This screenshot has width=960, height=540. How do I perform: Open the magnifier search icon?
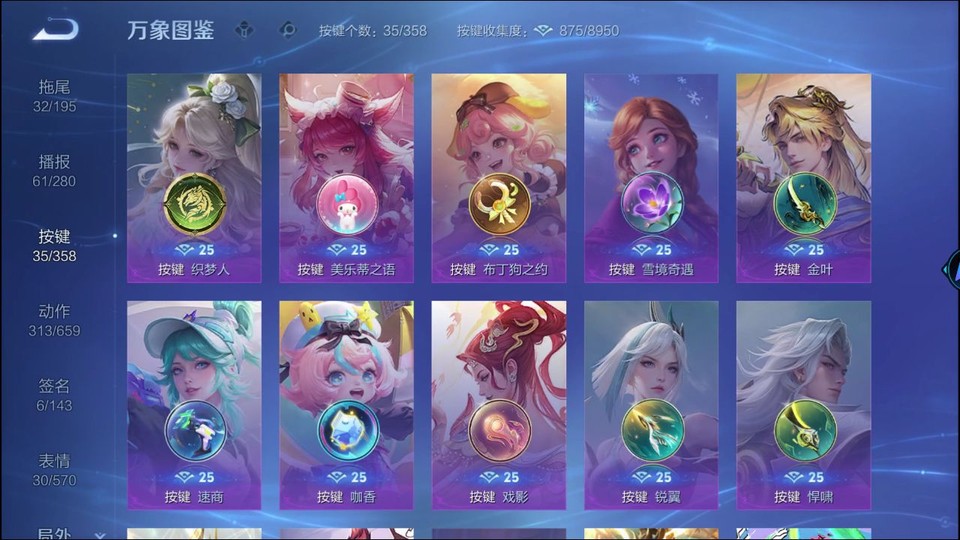tap(289, 30)
